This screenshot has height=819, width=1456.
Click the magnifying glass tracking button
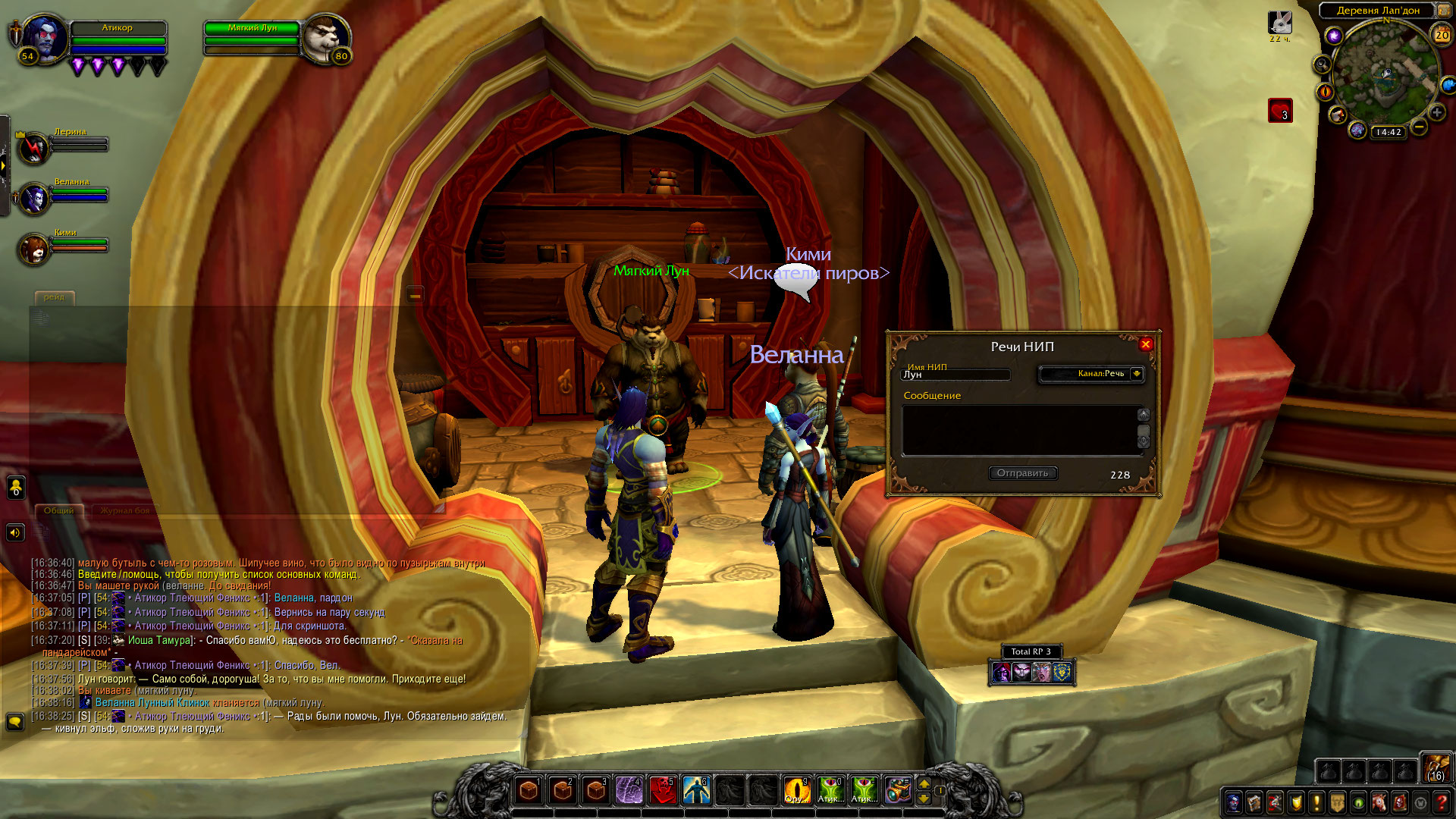(1322, 64)
